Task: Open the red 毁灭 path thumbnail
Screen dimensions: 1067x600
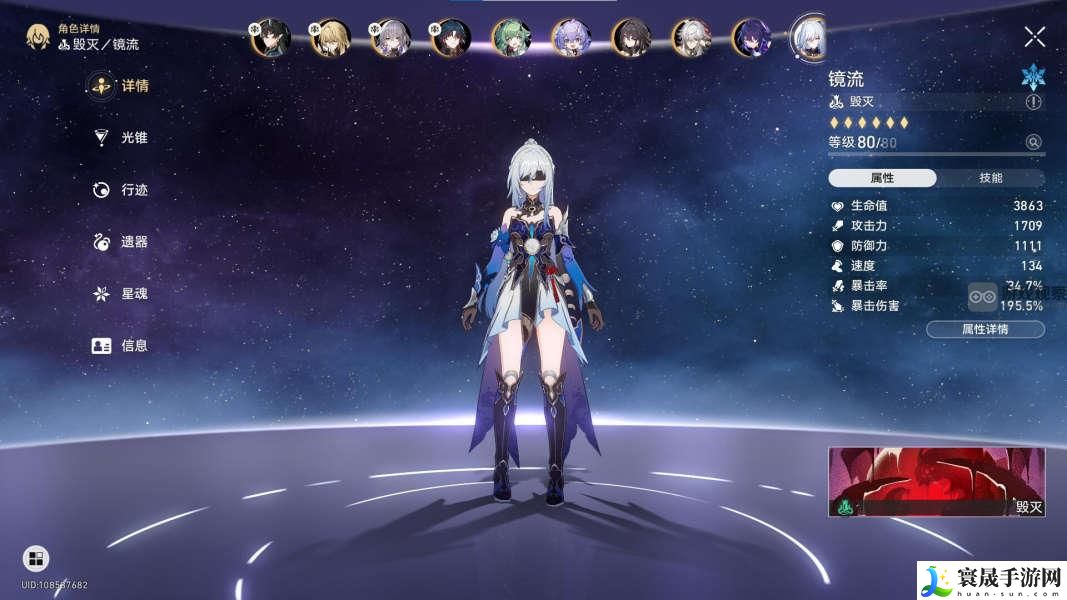Action: click(937, 481)
